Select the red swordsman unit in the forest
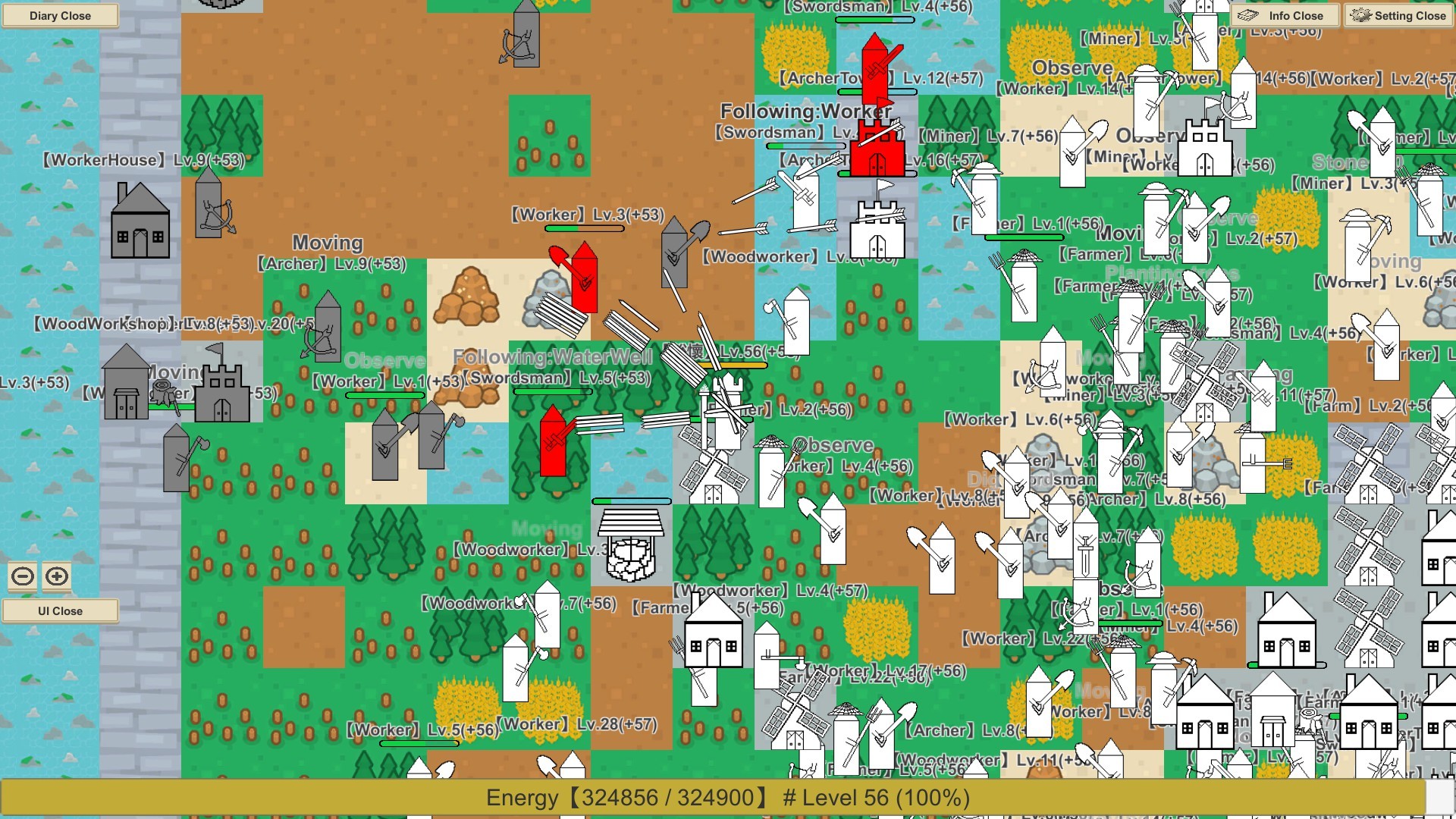Screen dimensions: 1456x819 pos(552,447)
